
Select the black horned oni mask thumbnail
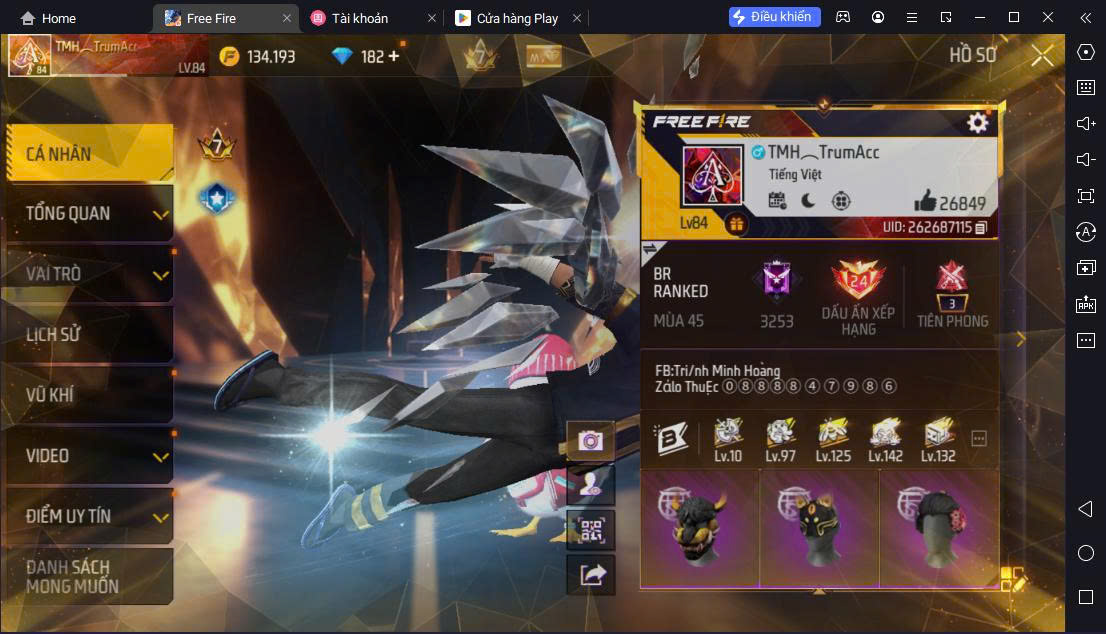[x=699, y=528]
